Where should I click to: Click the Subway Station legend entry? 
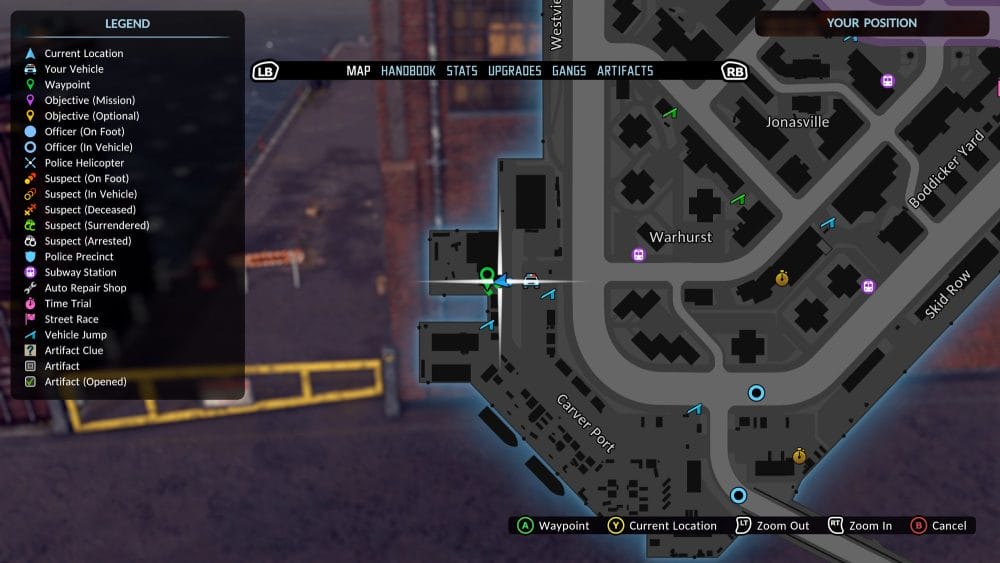(x=80, y=272)
